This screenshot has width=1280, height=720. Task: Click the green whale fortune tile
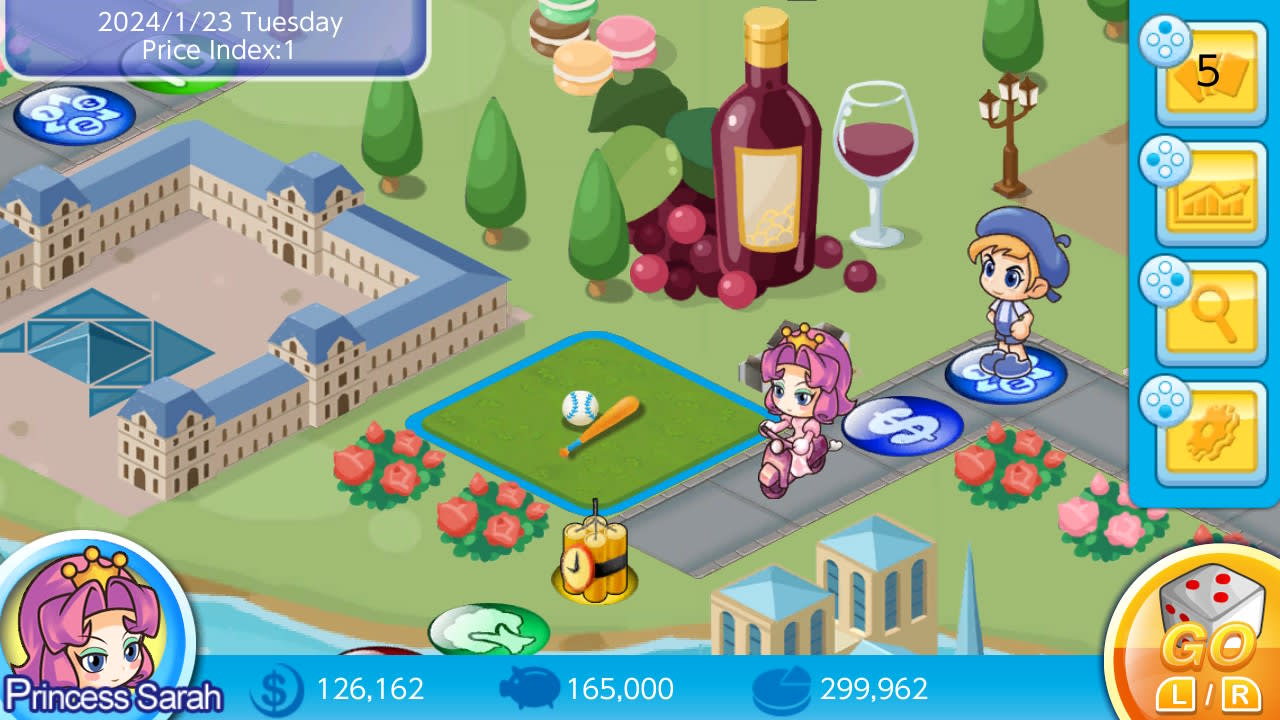487,630
